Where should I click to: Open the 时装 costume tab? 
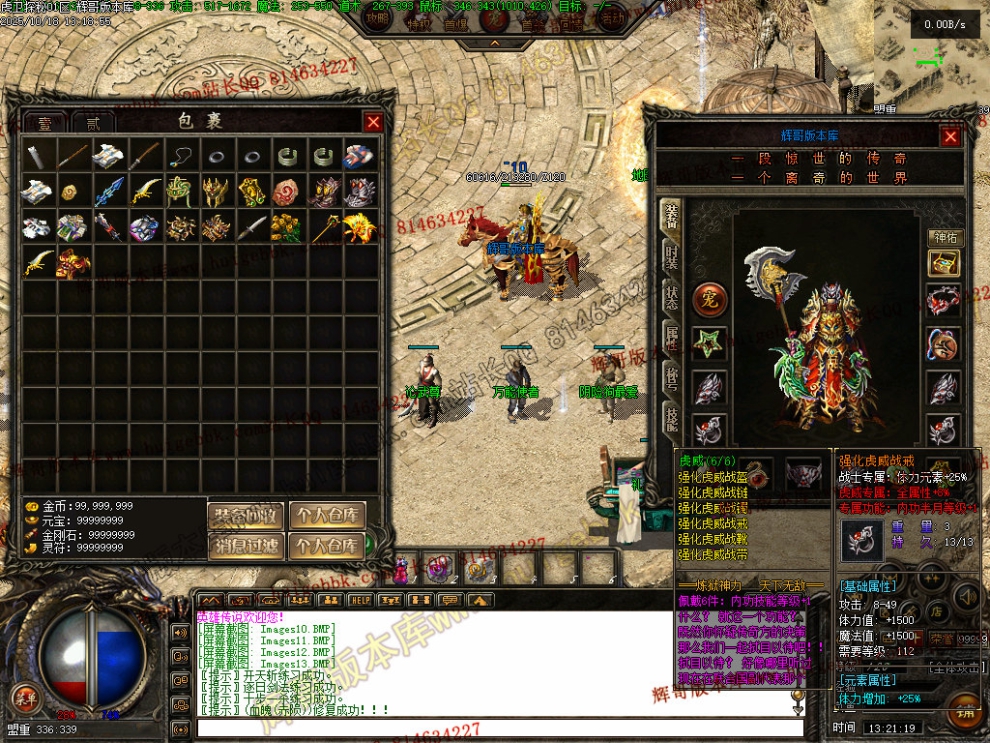[672, 257]
